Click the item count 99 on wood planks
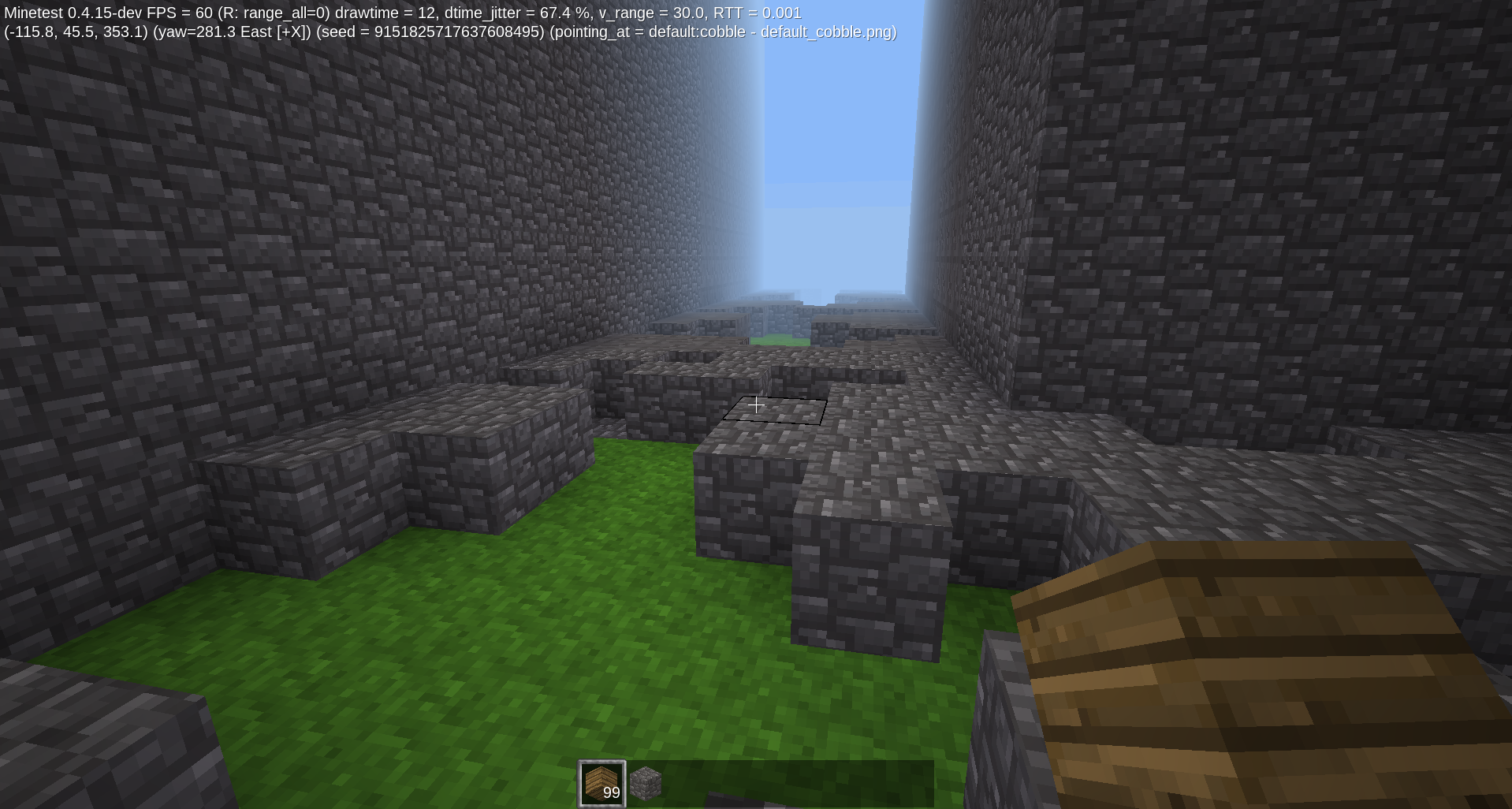Viewport: 1512px width, 809px height. click(x=611, y=794)
